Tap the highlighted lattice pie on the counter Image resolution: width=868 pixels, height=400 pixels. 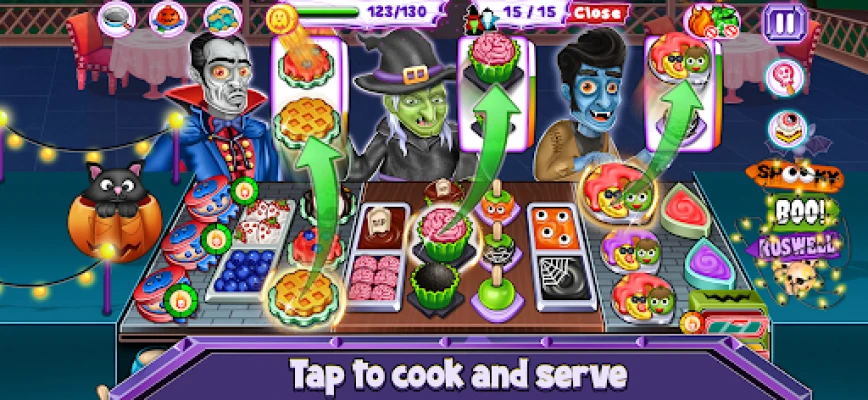click(301, 291)
